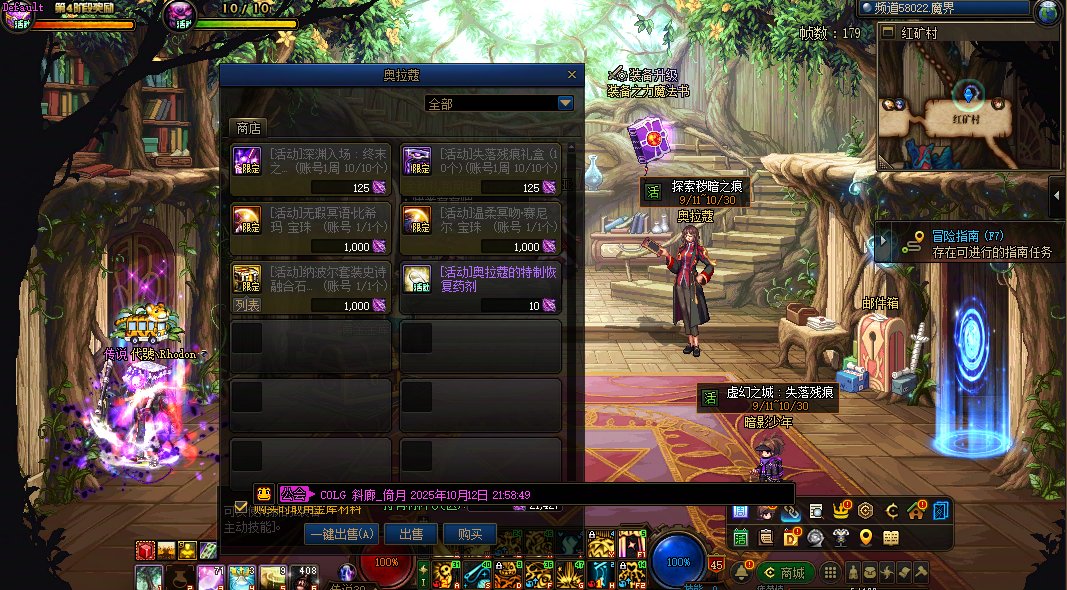Pick 奥拉蔻的特制恢复药剂 potion item

pyautogui.click(x=480, y=288)
